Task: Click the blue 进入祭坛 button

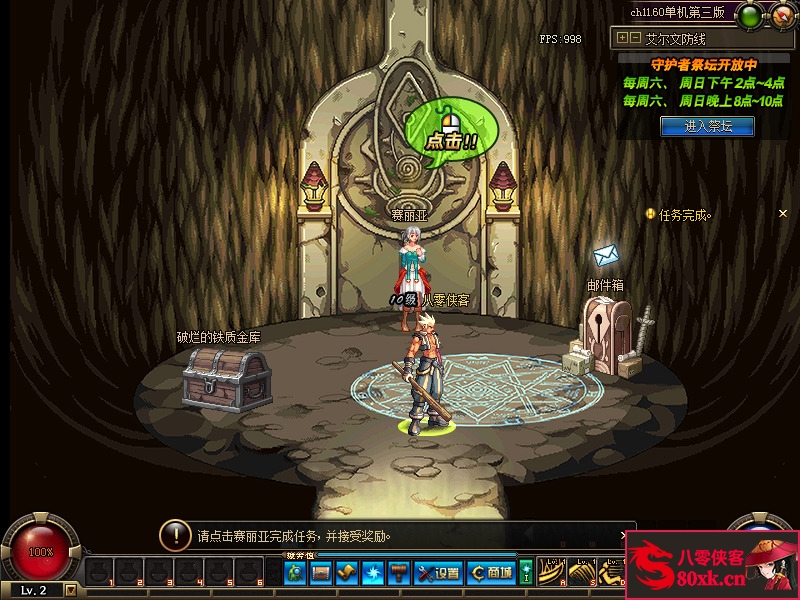Action: point(707,126)
